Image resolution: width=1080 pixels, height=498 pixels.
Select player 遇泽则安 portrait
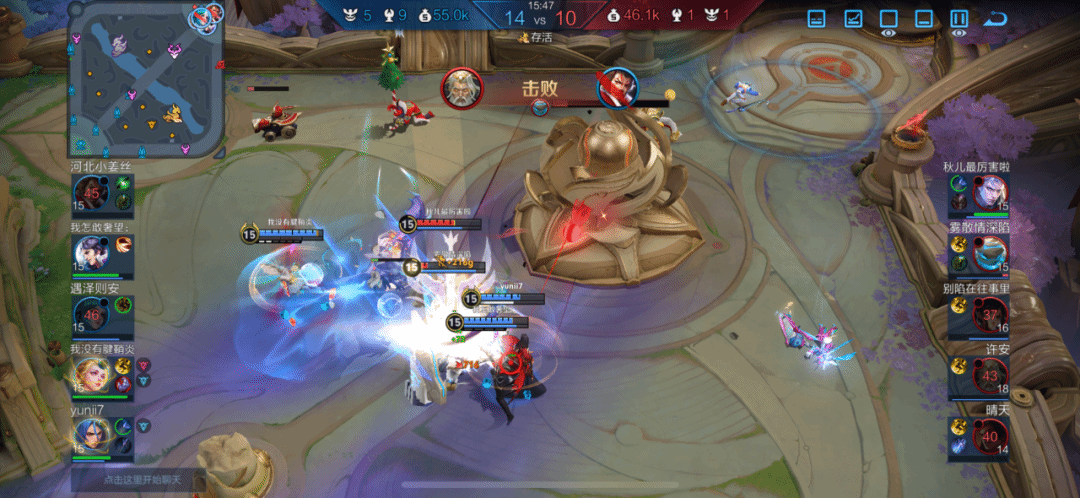(x=90, y=314)
